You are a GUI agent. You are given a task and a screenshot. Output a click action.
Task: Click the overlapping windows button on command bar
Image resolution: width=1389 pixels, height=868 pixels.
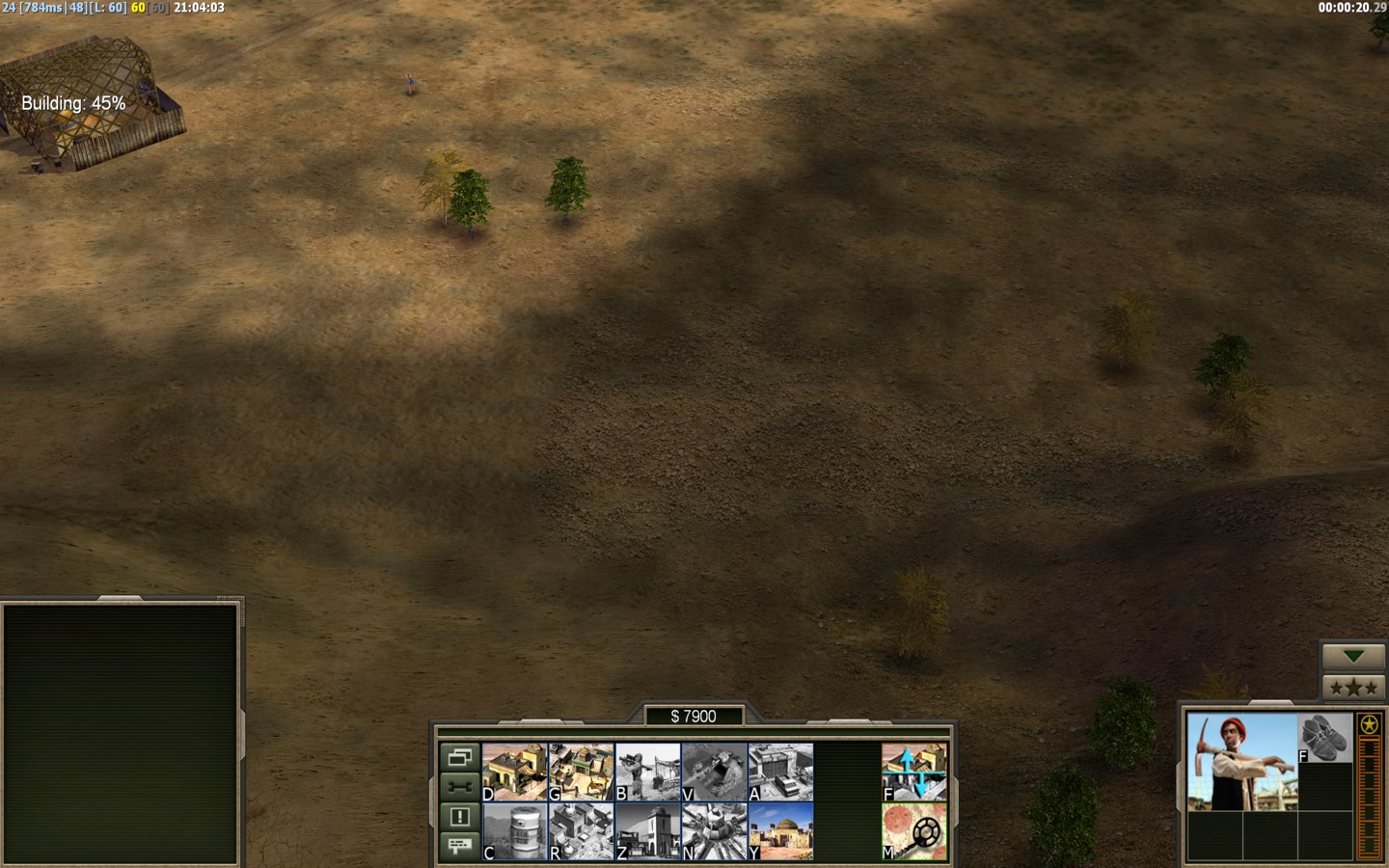(x=460, y=756)
